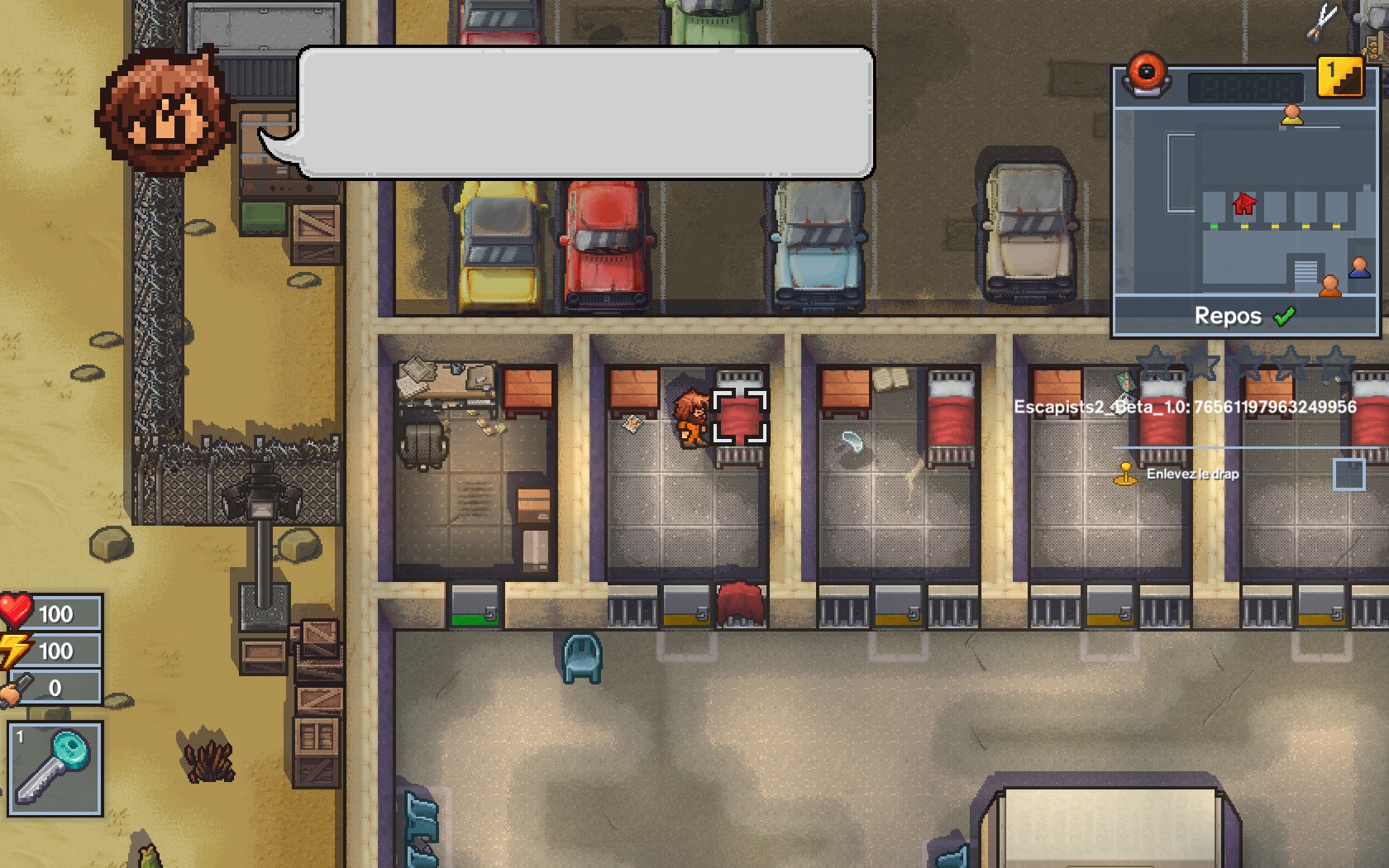Image resolution: width=1389 pixels, height=868 pixels.
Task: Select the red home marker on minimap
Action: 1243,203
